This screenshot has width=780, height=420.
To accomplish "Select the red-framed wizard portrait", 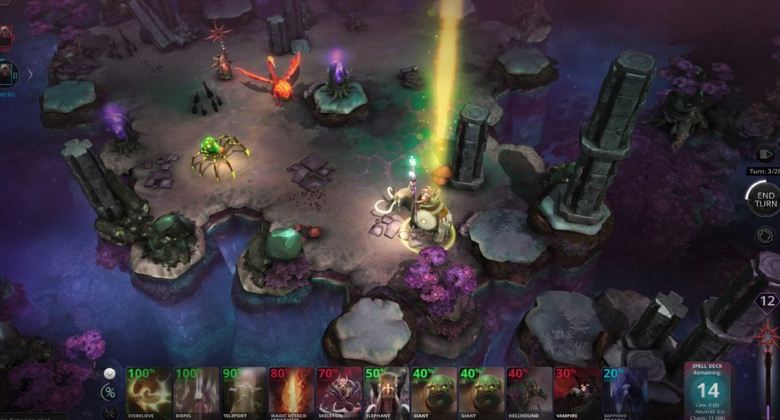I will (x=5, y=38).
